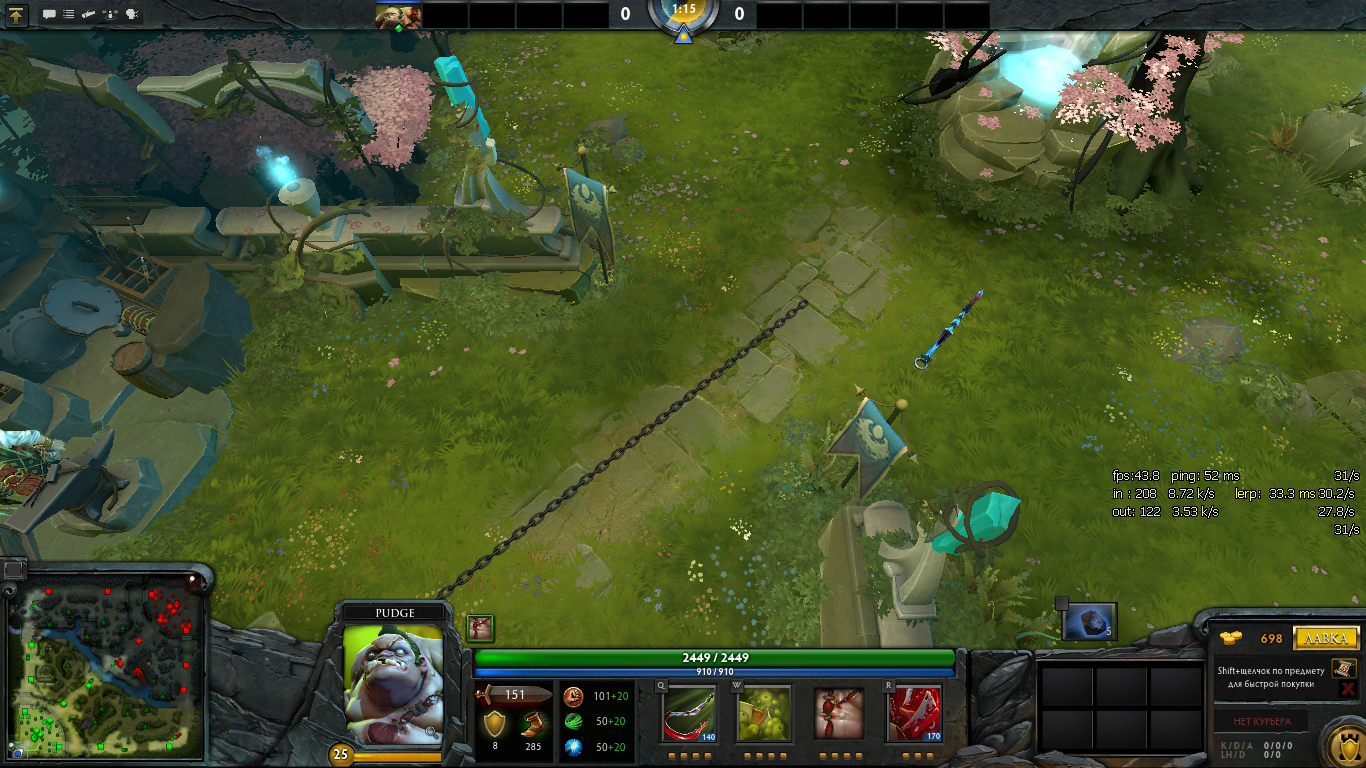Image resolution: width=1366 pixels, height=768 pixels.
Task: Open the ЛАВКА shop
Action: 1326,638
